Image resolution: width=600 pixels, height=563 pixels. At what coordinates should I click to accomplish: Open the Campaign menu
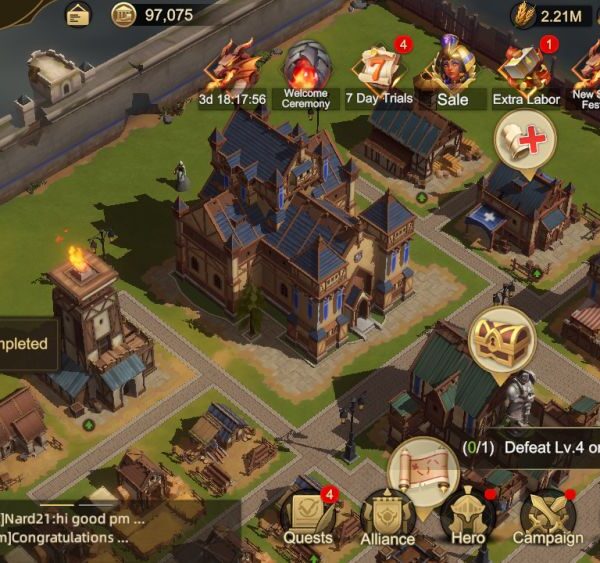point(547,516)
